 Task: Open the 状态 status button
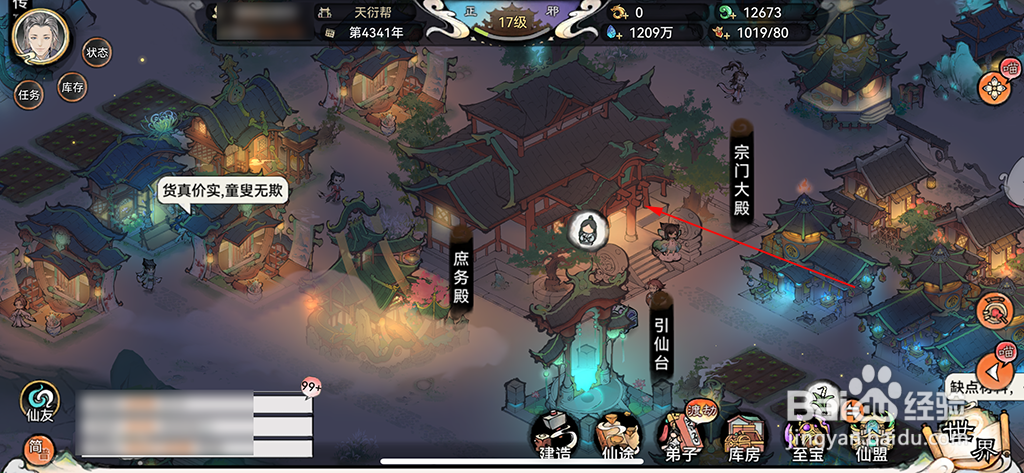(x=96, y=52)
